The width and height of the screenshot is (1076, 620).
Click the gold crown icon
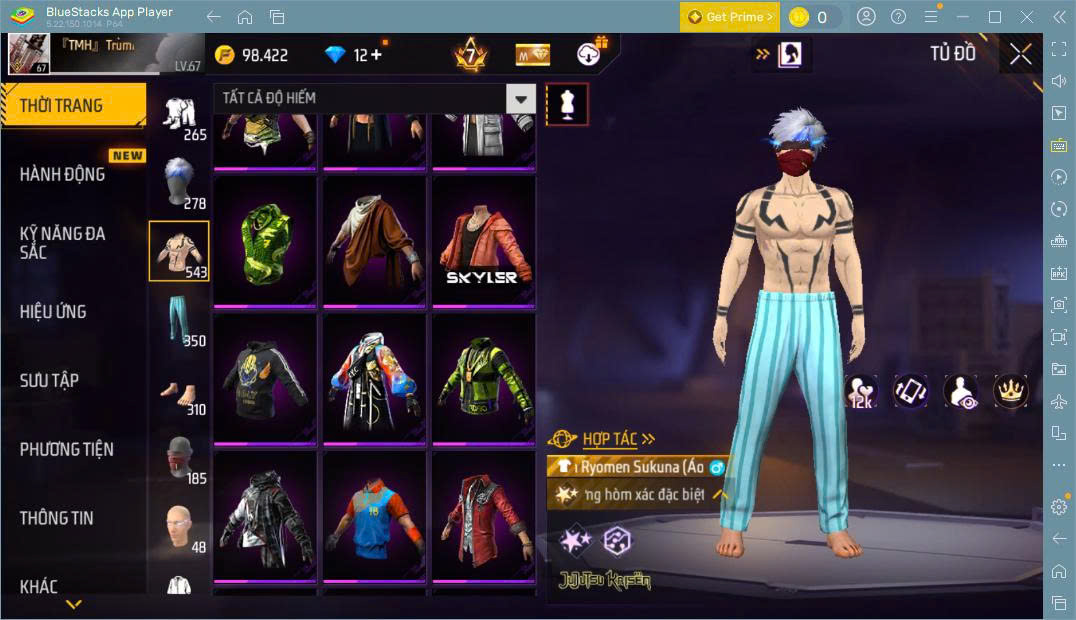pyautogui.click(x=1009, y=391)
